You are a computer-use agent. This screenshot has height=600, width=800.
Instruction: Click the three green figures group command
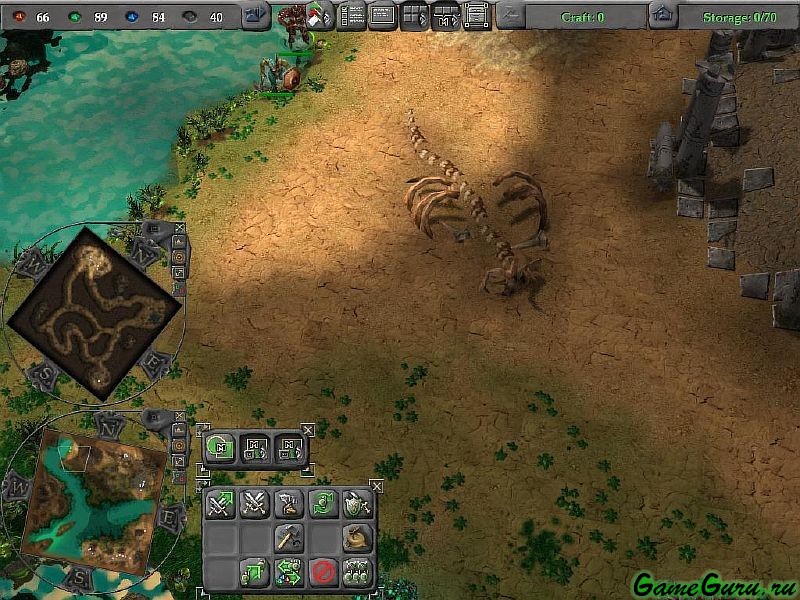[x=356, y=572]
